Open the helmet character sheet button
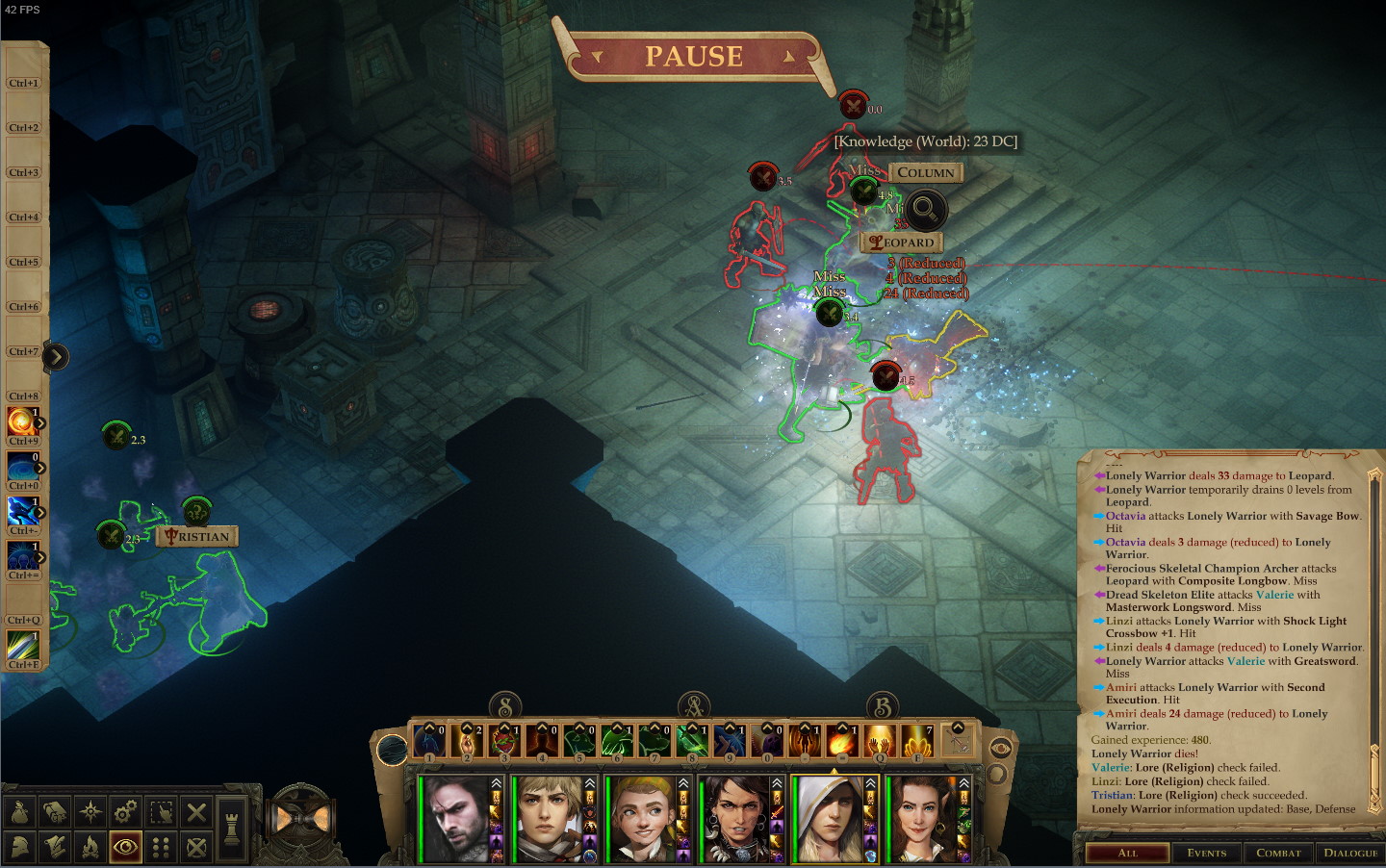The width and height of the screenshot is (1386, 868). point(20,847)
